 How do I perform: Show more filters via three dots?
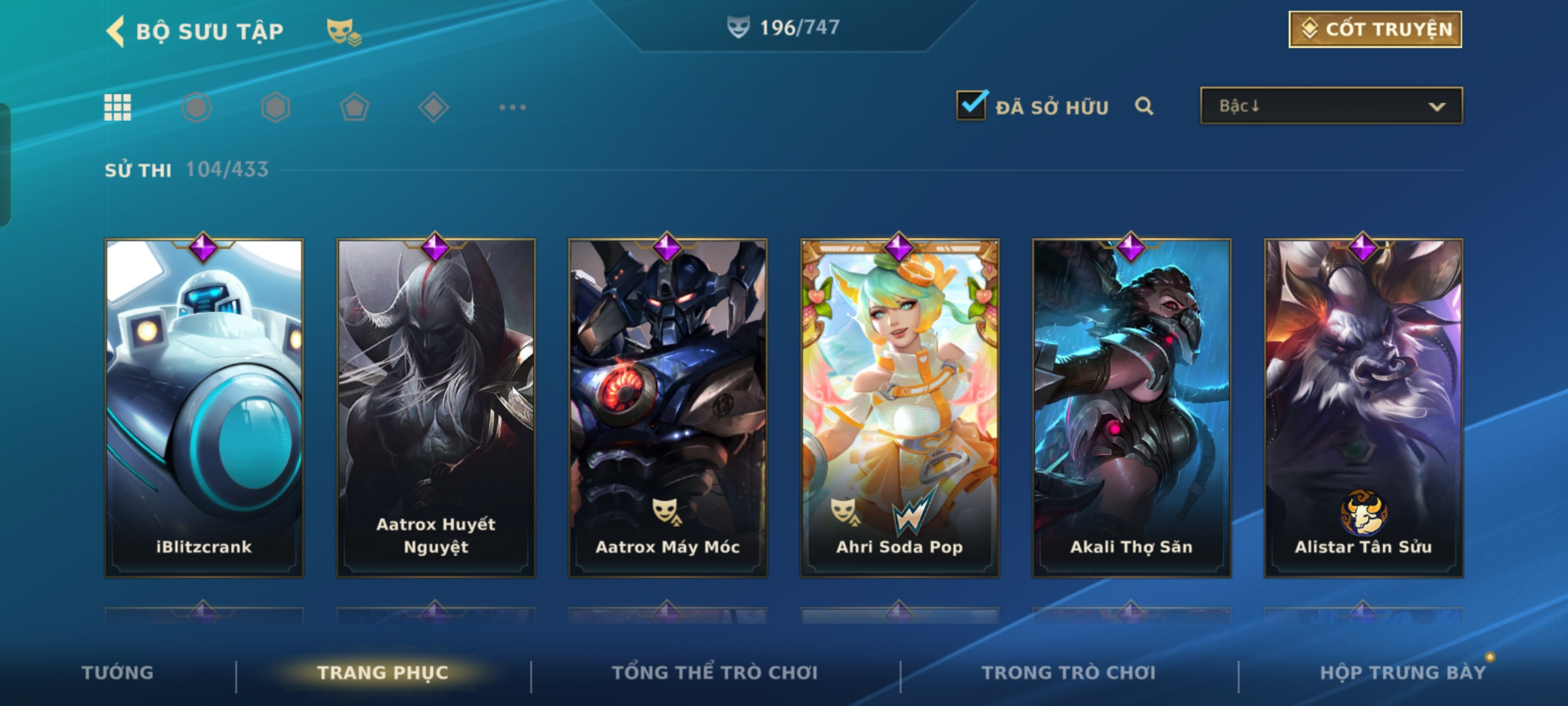click(512, 107)
